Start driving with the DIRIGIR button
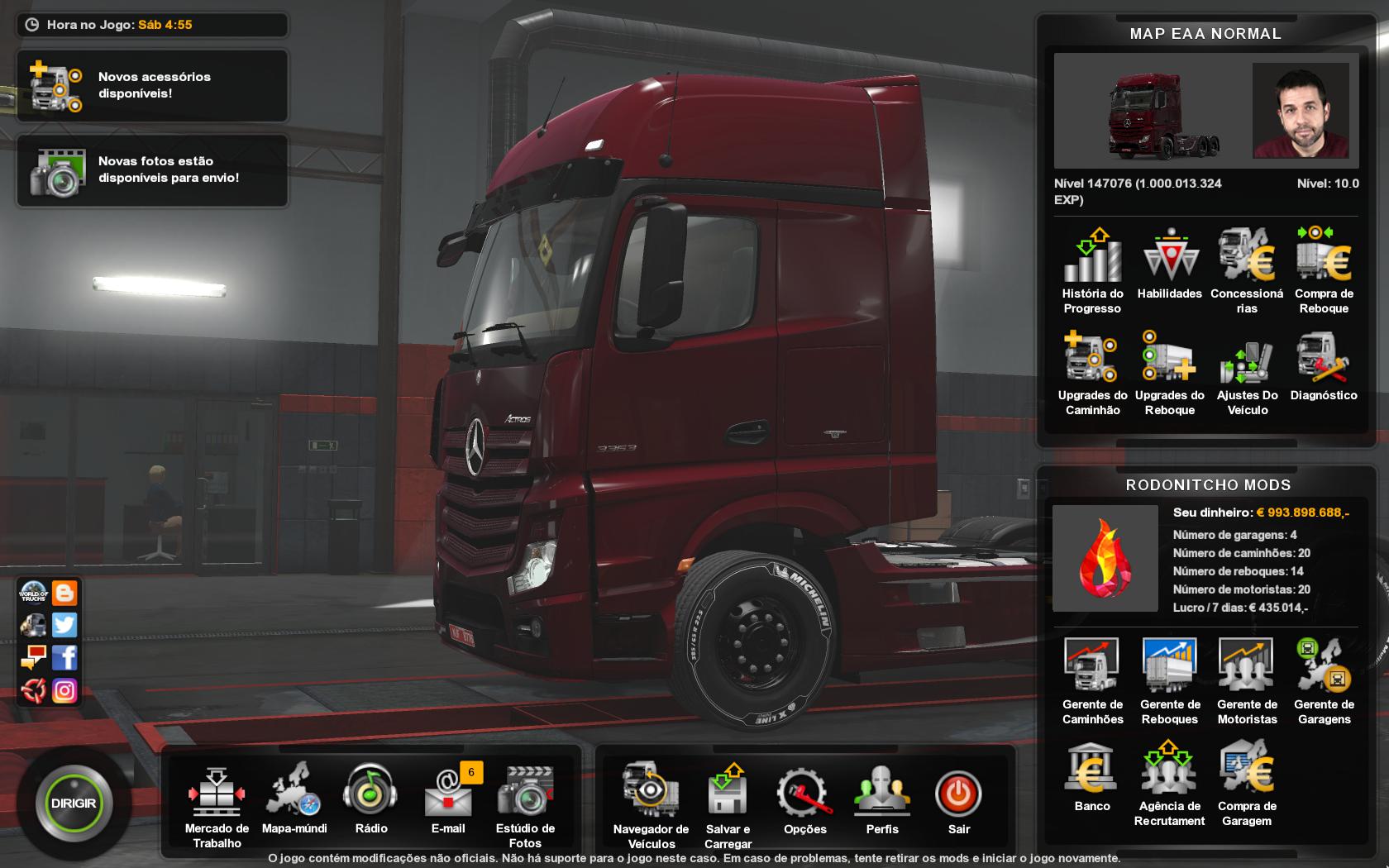The width and height of the screenshot is (1389, 868). (74, 804)
